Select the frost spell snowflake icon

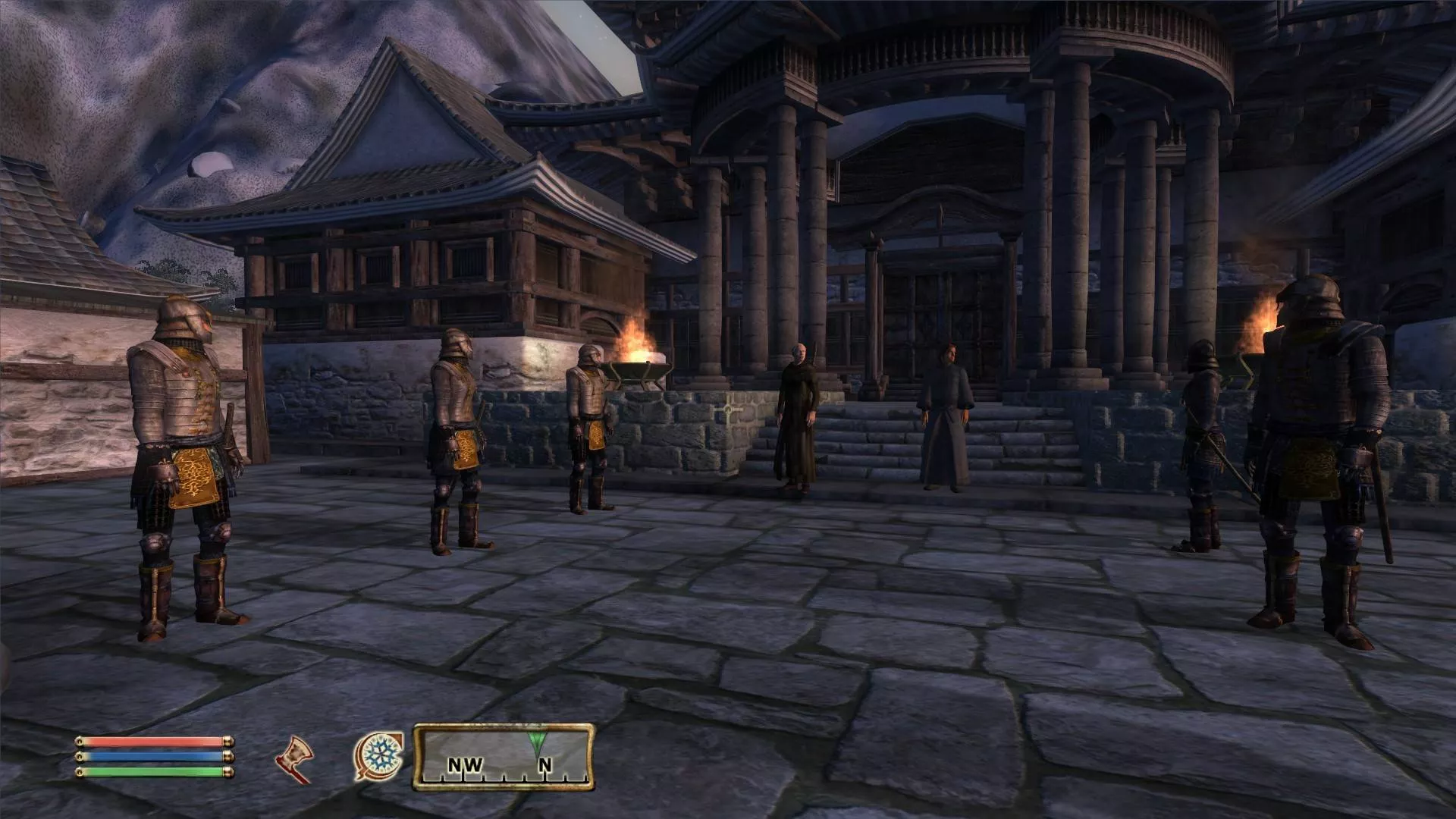378,755
